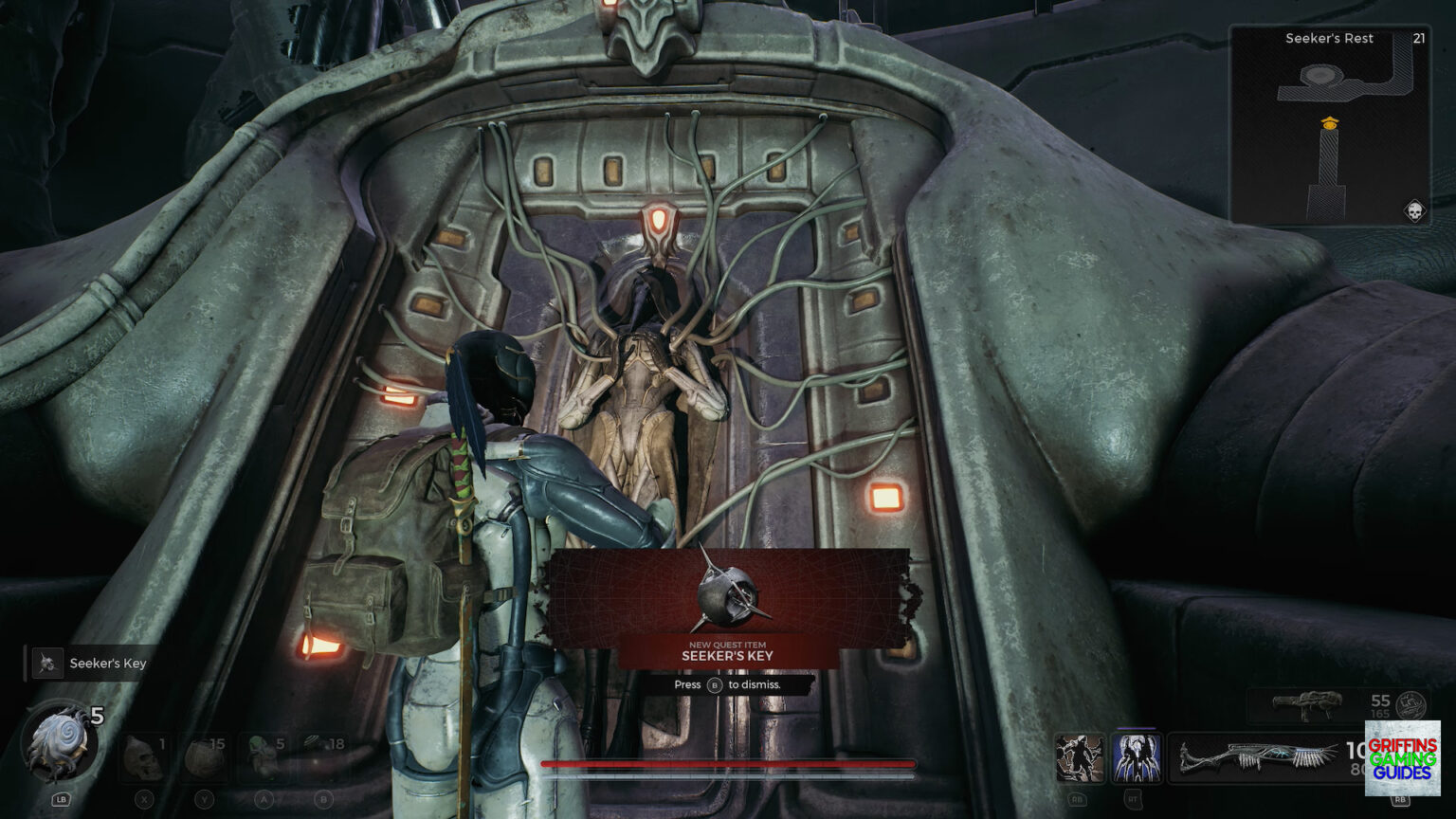Toggle the ammo reserve coin icon beside 165
The height and width of the screenshot is (819, 1456).
click(1412, 703)
